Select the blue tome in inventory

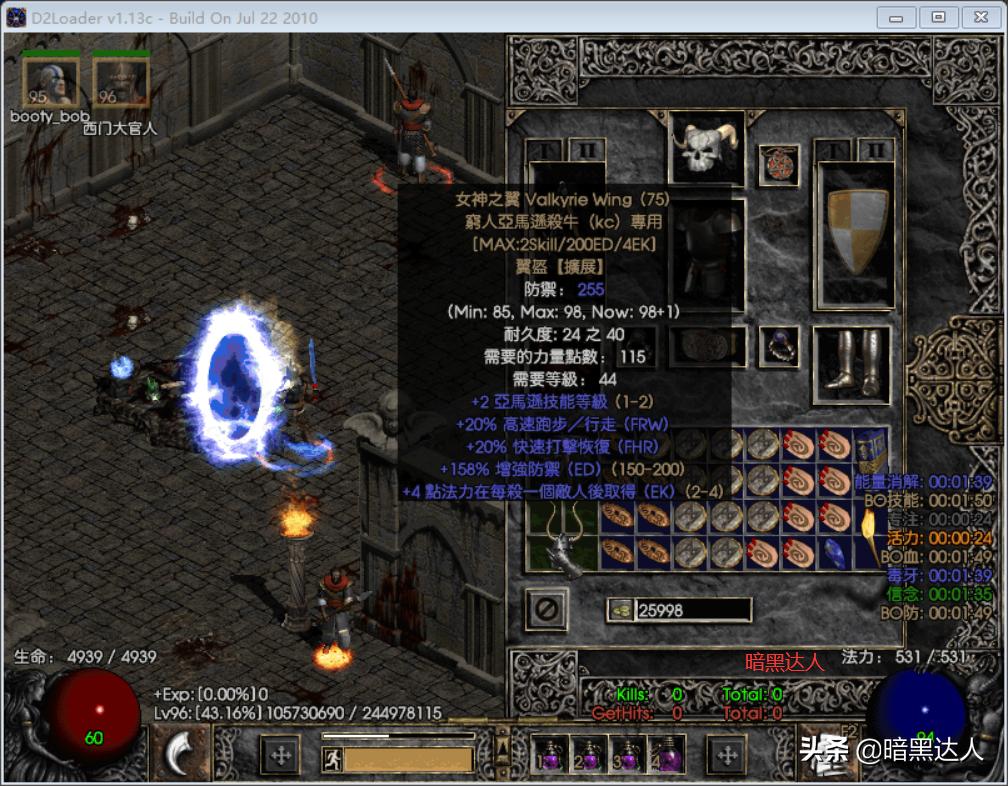point(870,445)
